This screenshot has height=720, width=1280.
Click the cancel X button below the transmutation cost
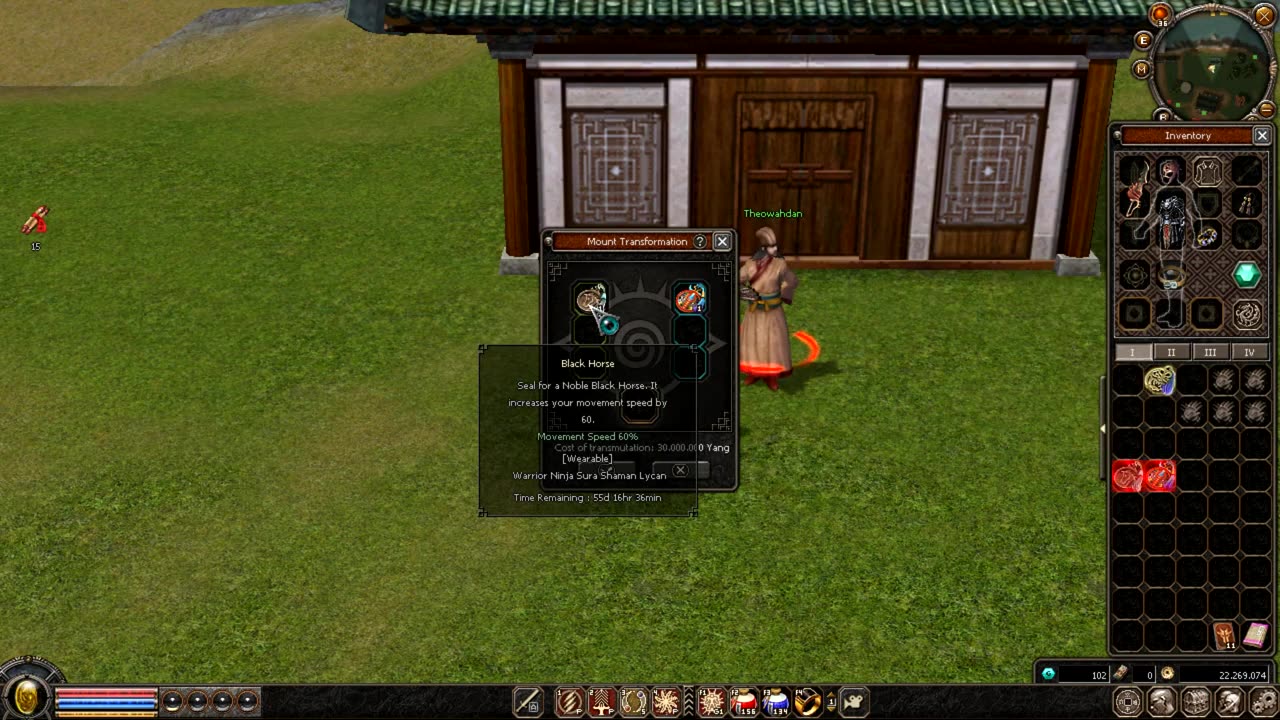680,470
